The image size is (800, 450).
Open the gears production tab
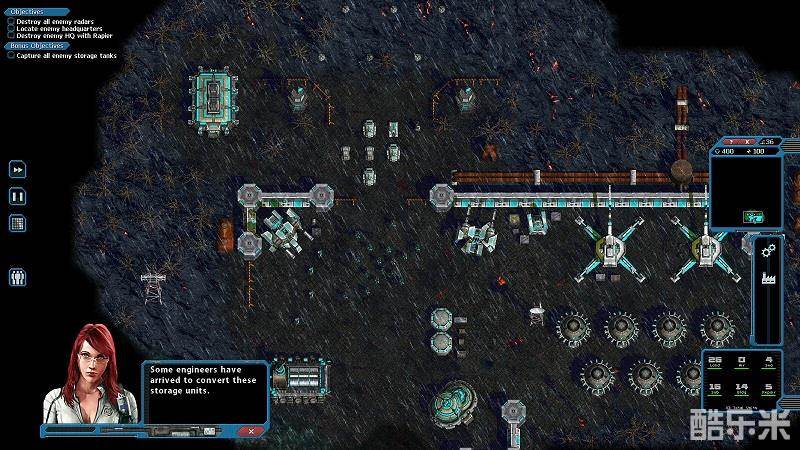click(x=768, y=249)
